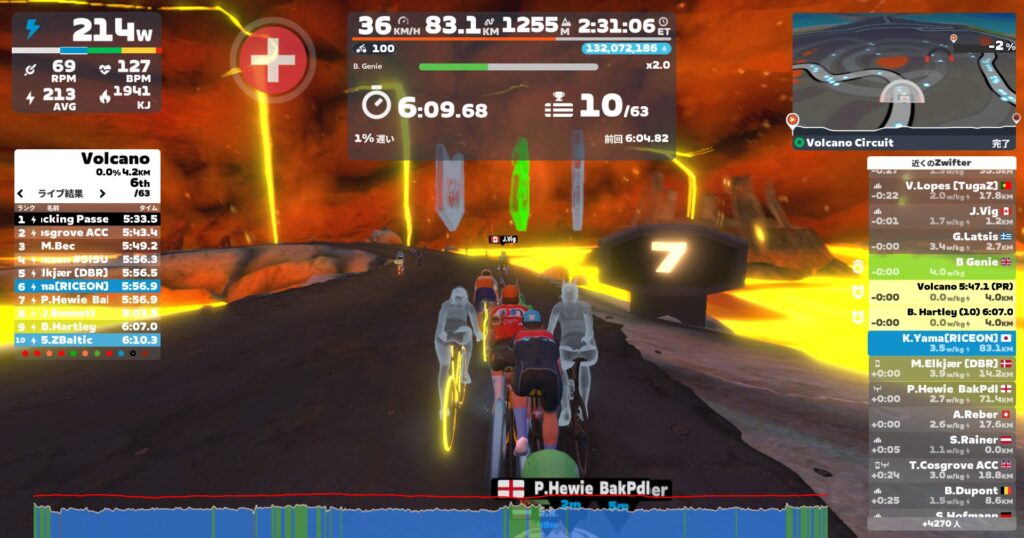The image size is (1024, 538).
Task: Click the Swiss flag power-up badge
Action: (x=272, y=58)
